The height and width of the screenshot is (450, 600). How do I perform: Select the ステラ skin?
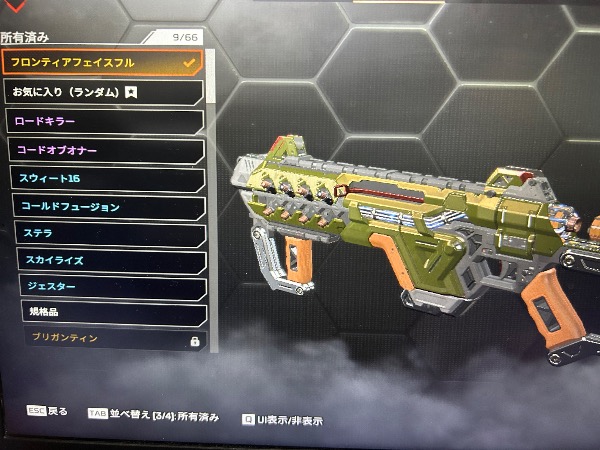(110, 234)
